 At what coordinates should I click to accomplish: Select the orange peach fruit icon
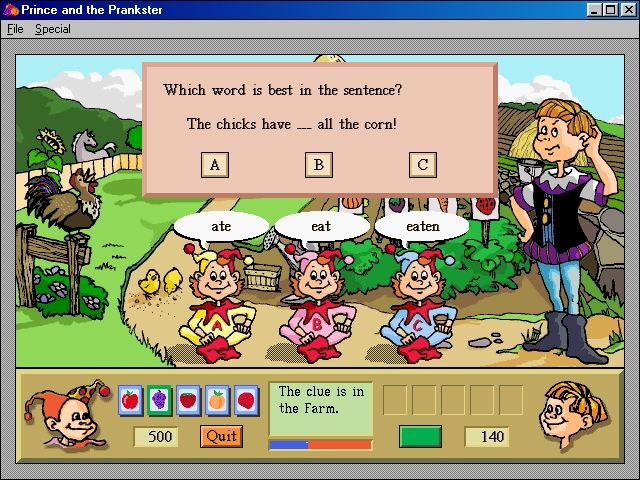pos(216,401)
